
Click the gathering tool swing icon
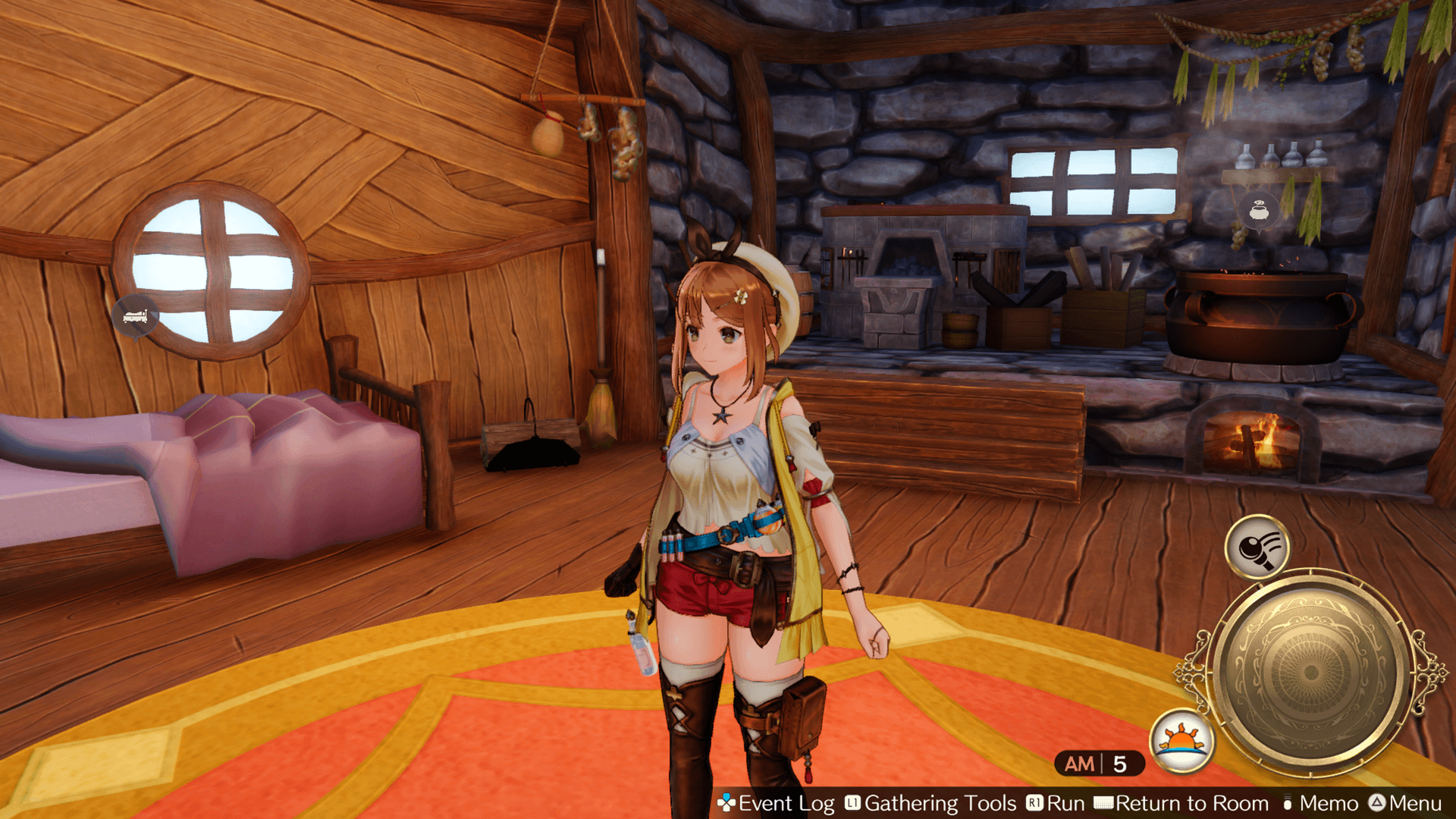[1257, 548]
